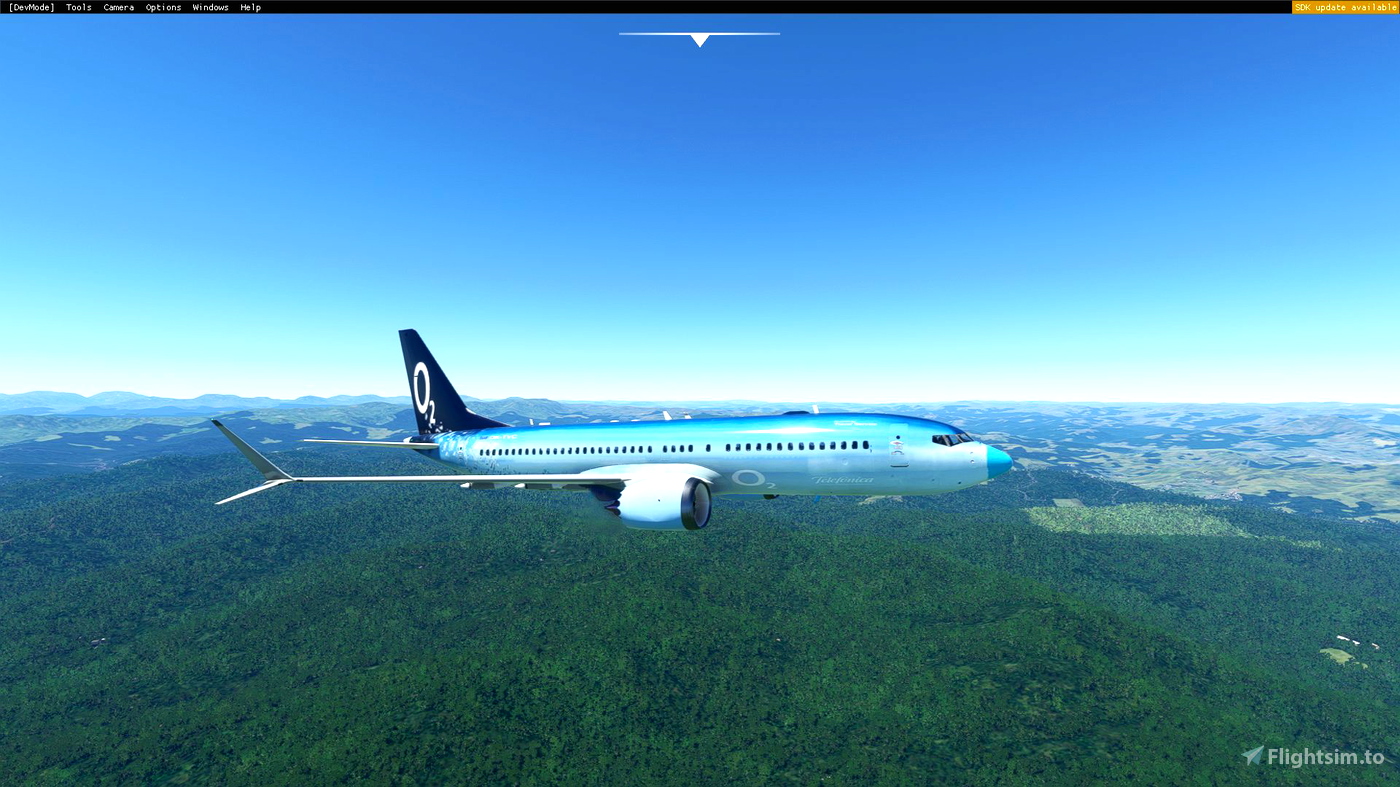This screenshot has width=1400, height=787.
Task: Click the O2 logo on the tail
Action: 423,390
